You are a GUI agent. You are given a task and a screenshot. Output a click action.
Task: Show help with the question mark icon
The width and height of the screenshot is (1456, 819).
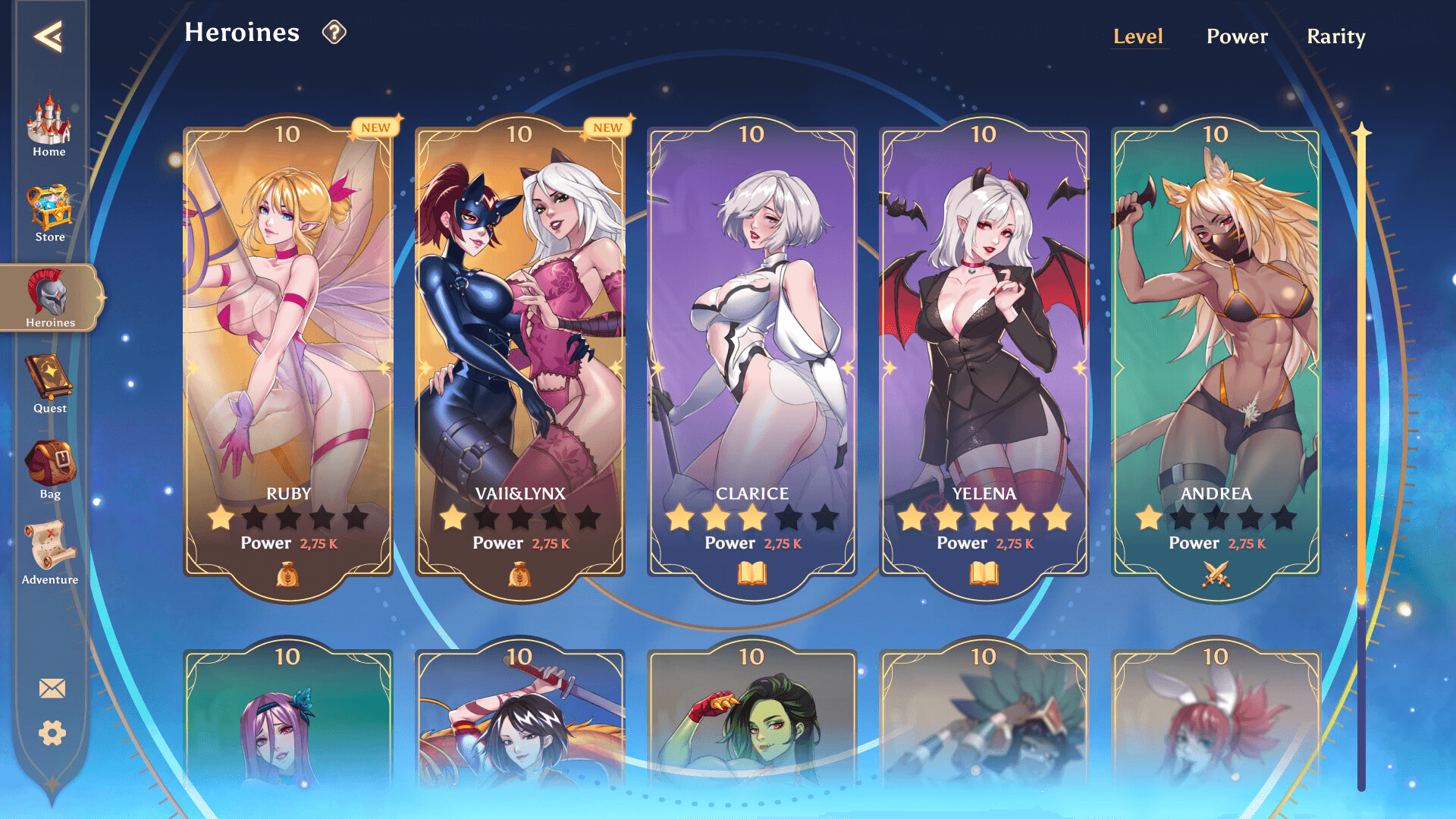pyautogui.click(x=334, y=33)
